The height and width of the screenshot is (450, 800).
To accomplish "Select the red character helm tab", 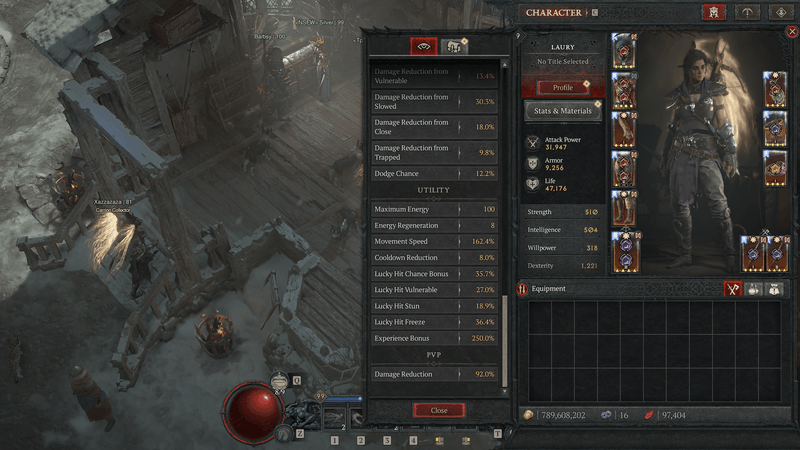I will click(x=713, y=13).
